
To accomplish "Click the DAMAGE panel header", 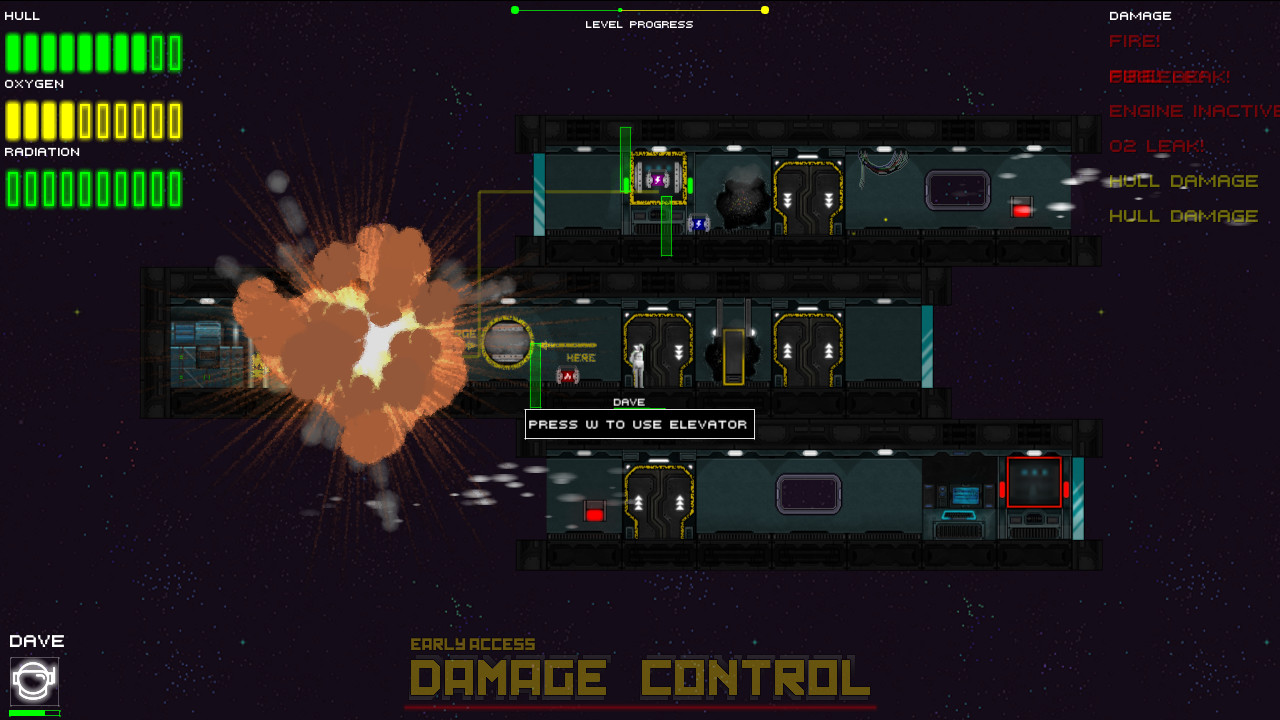I will (1140, 15).
